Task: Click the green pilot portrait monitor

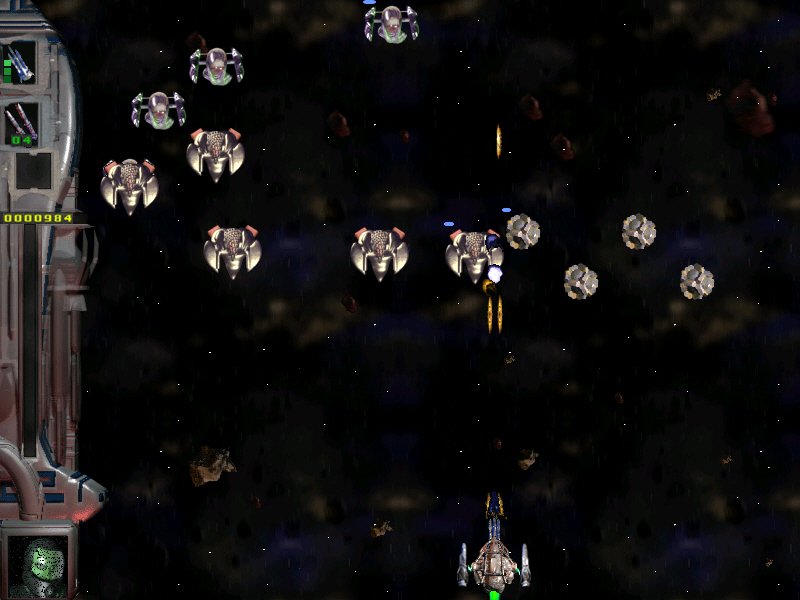Action: point(38,561)
